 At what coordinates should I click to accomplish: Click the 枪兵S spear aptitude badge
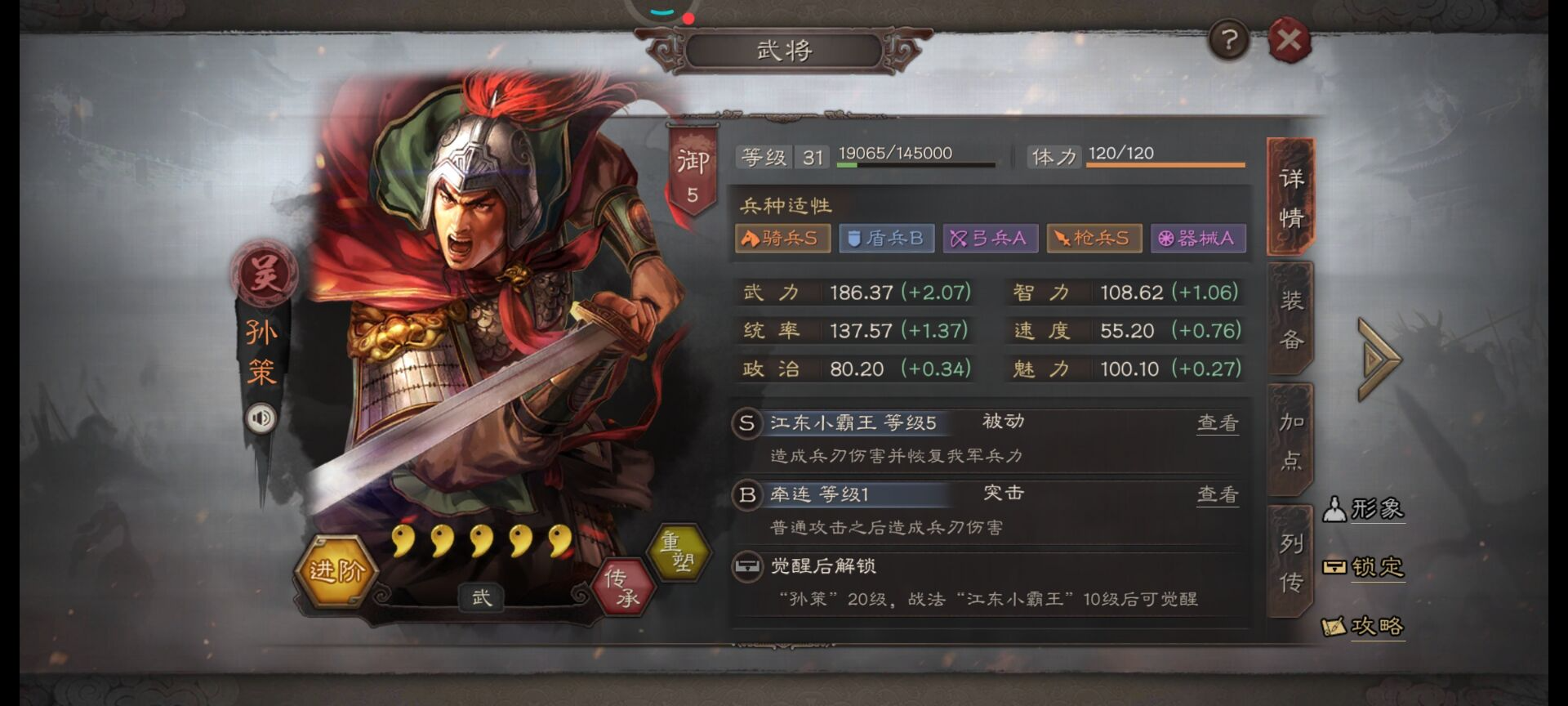tap(1094, 238)
